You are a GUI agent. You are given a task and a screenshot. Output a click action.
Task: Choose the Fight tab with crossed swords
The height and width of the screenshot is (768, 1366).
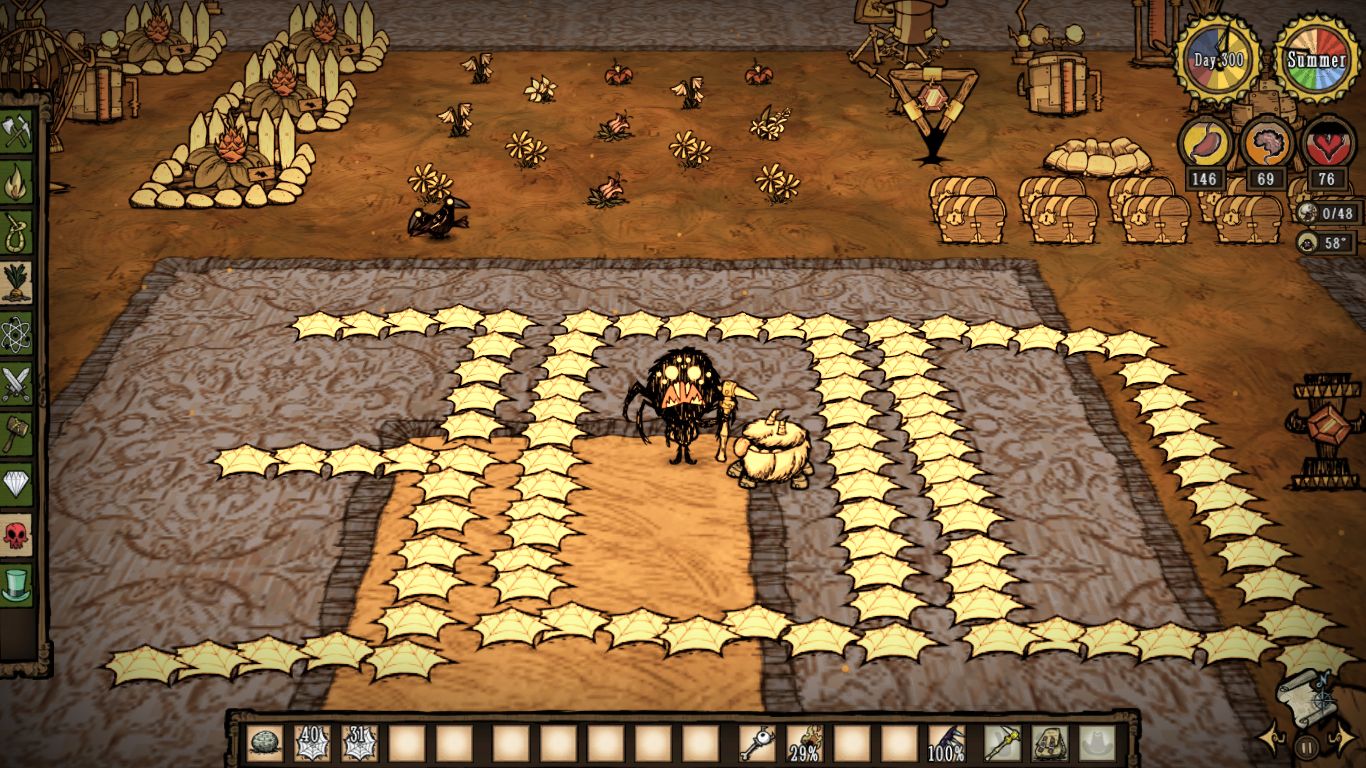tap(17, 384)
